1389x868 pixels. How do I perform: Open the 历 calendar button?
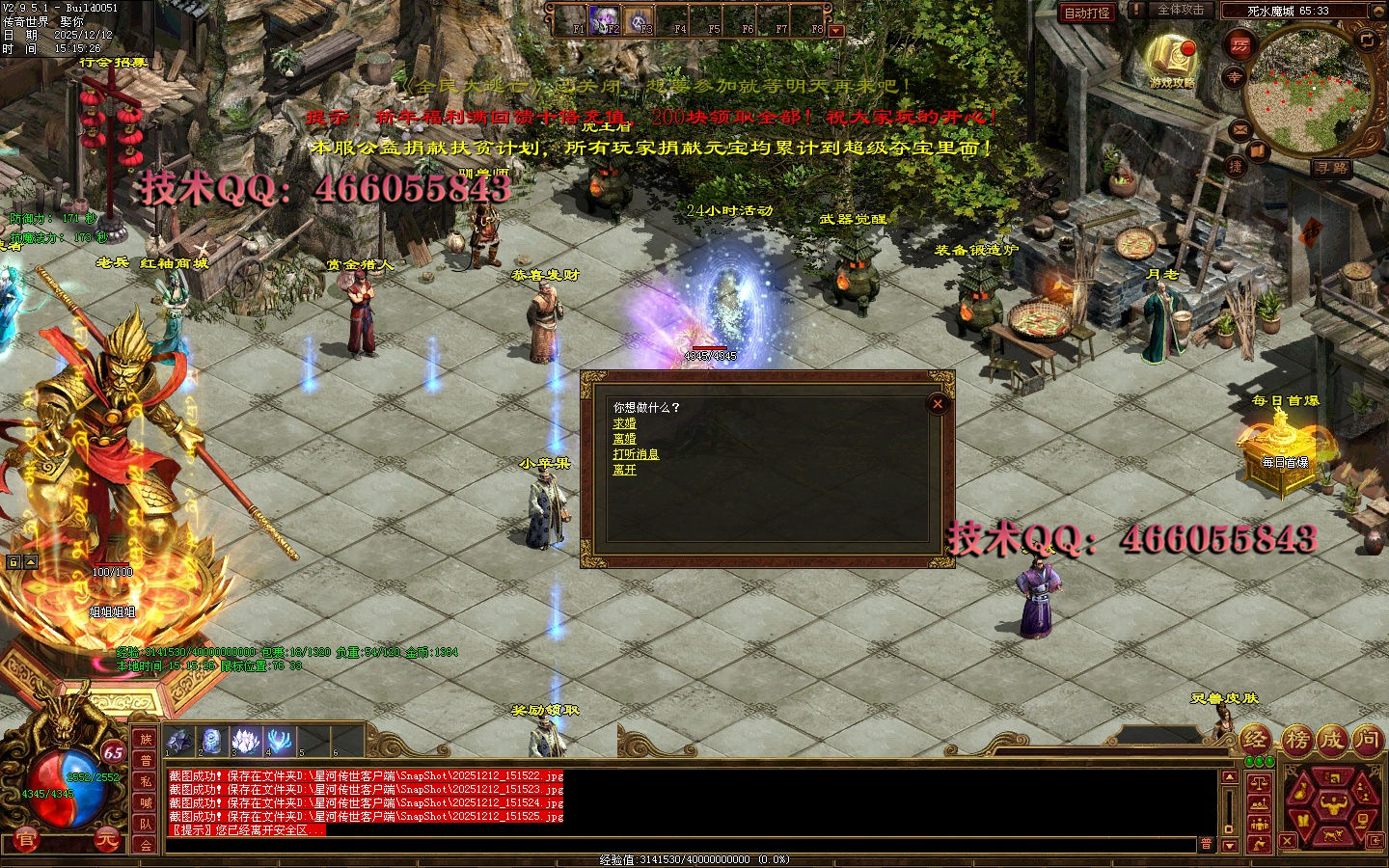tap(1239, 45)
